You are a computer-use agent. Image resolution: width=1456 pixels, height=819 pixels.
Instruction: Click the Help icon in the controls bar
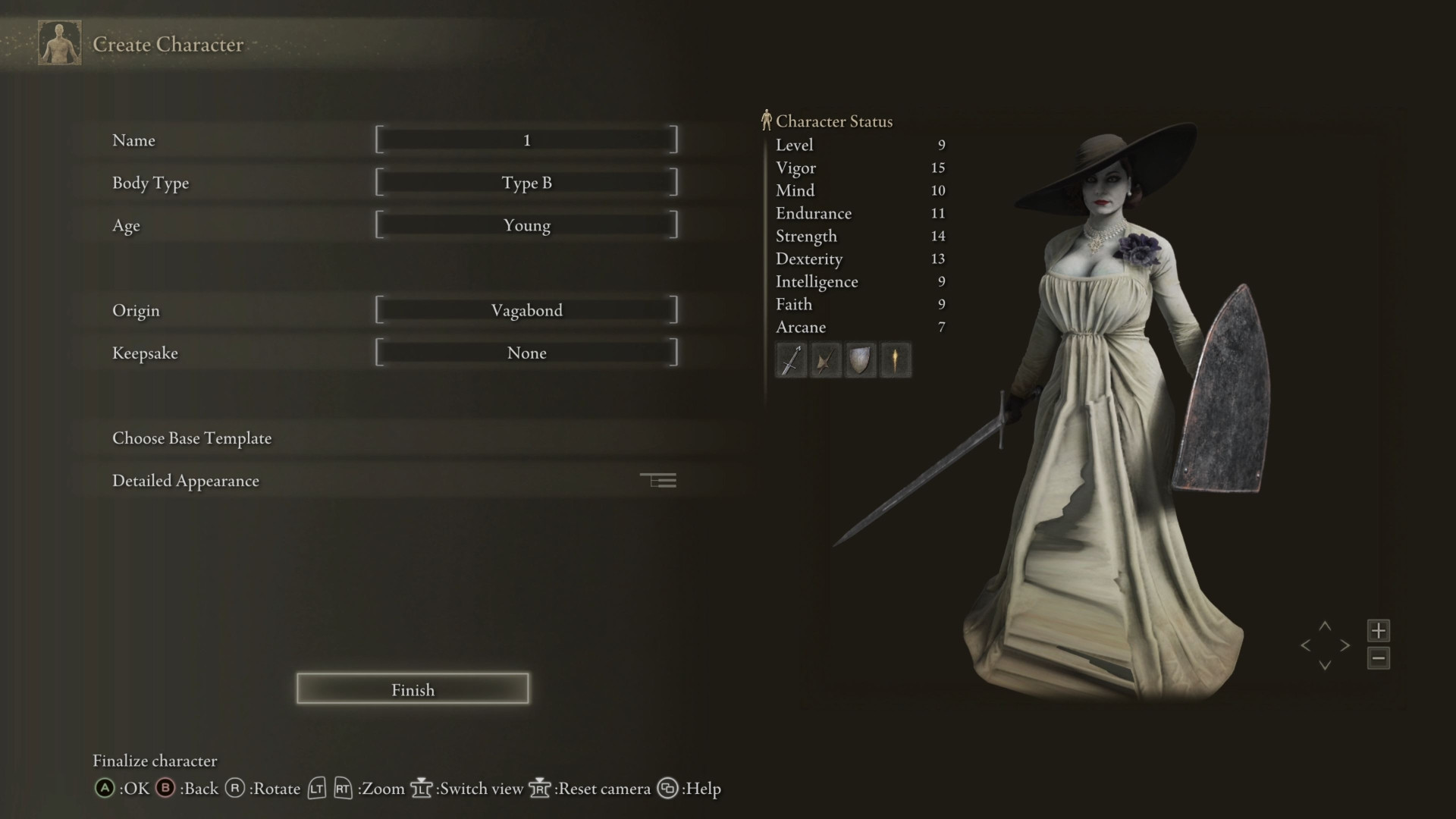(668, 789)
